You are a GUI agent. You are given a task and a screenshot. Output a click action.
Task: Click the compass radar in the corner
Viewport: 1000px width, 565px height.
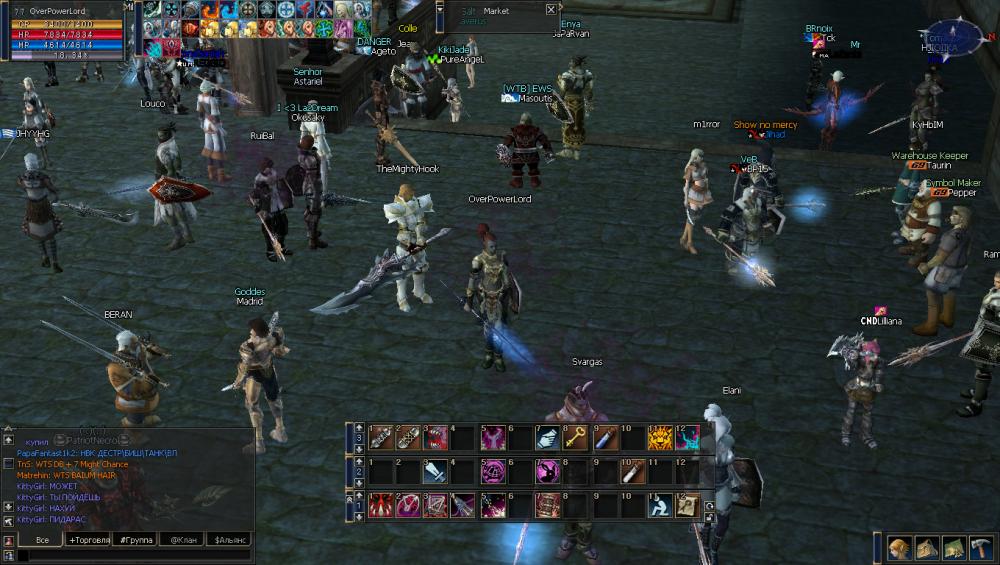click(x=954, y=36)
